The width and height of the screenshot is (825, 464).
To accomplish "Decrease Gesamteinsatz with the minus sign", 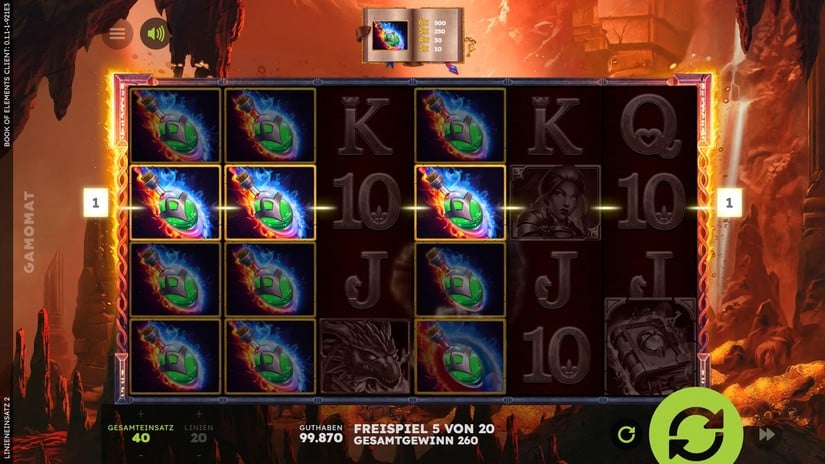I will point(141,453).
